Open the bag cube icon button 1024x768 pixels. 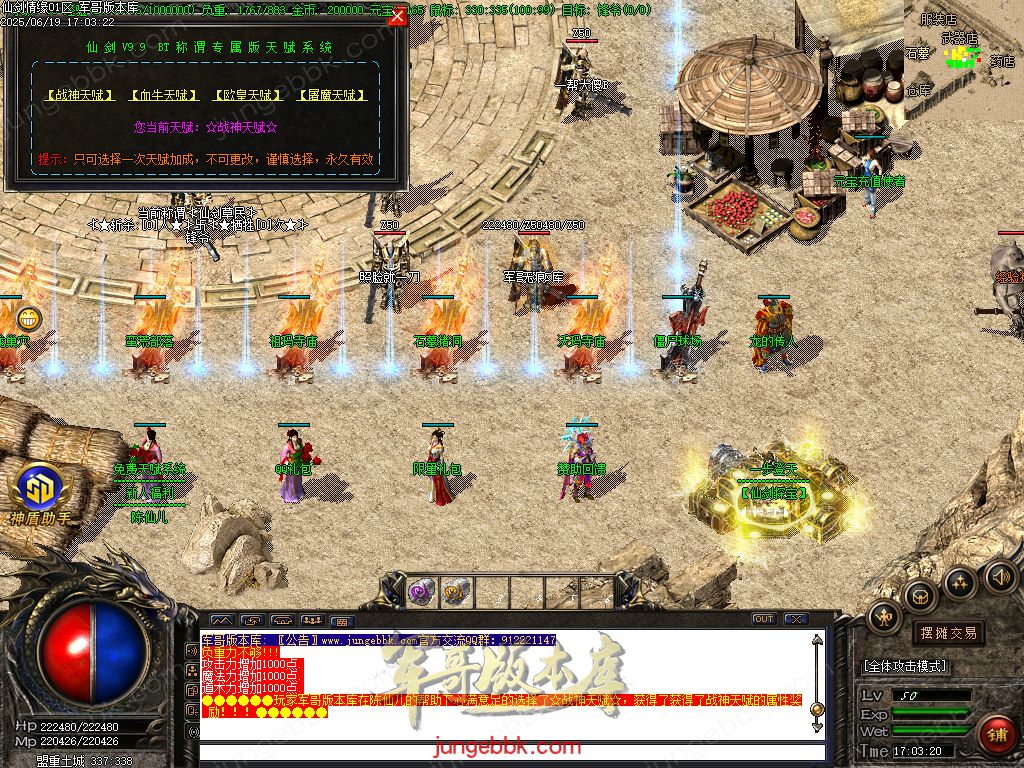pos(919,596)
